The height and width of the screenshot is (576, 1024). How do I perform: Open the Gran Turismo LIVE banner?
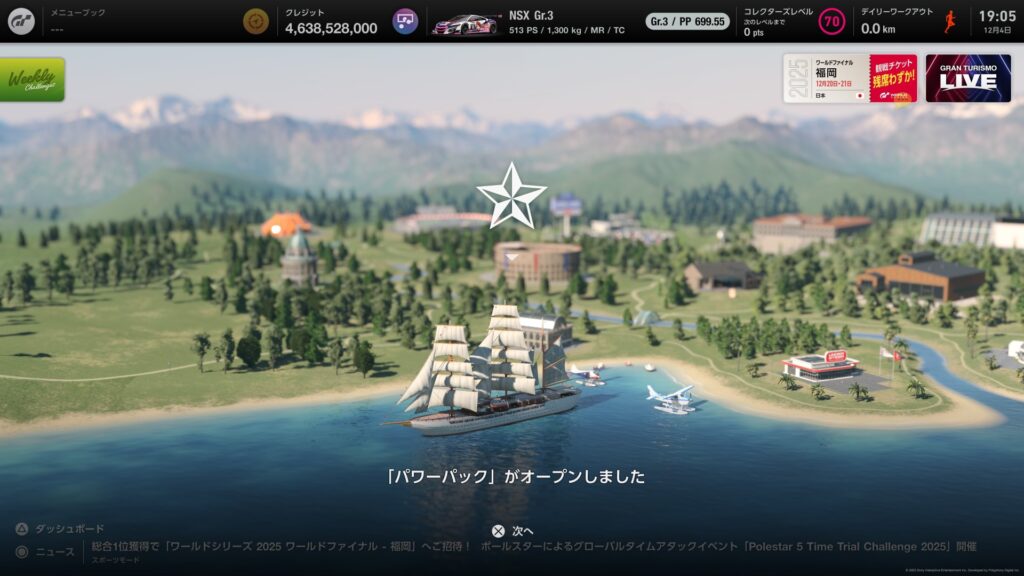tap(968, 78)
